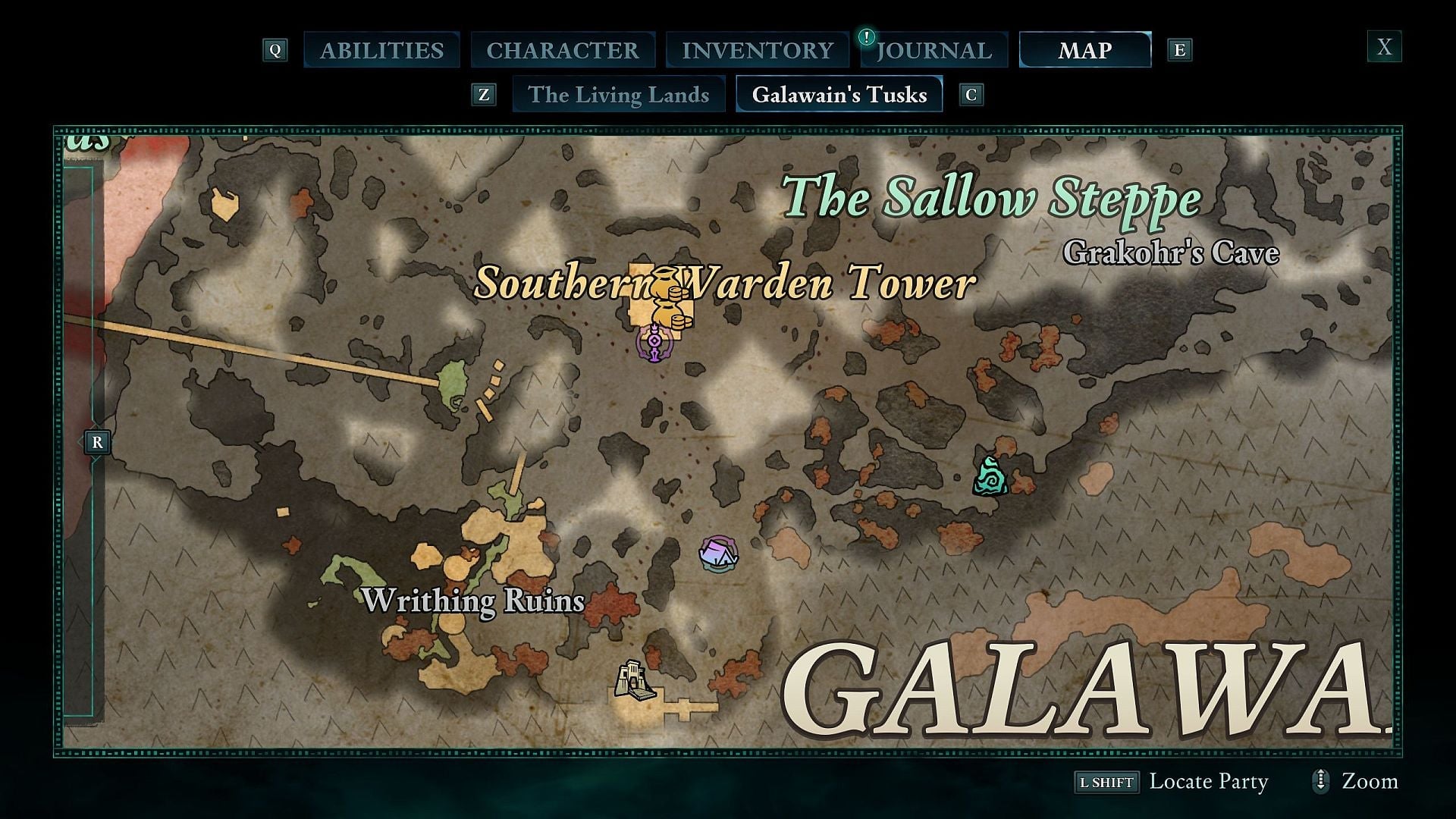Click Locate Party at the bottom

tap(1207, 781)
